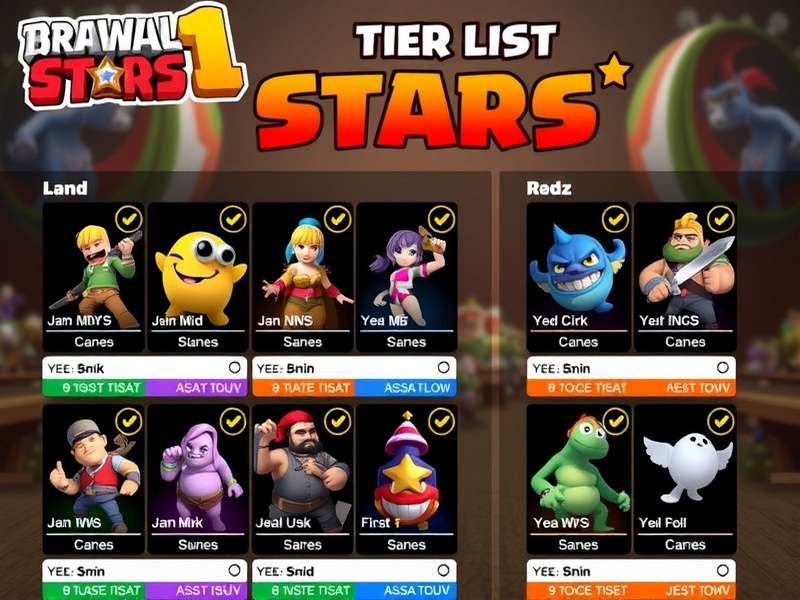Uncheck the yellow blob card's checkmark
This screenshot has height=600, width=800.
[x=233, y=219]
